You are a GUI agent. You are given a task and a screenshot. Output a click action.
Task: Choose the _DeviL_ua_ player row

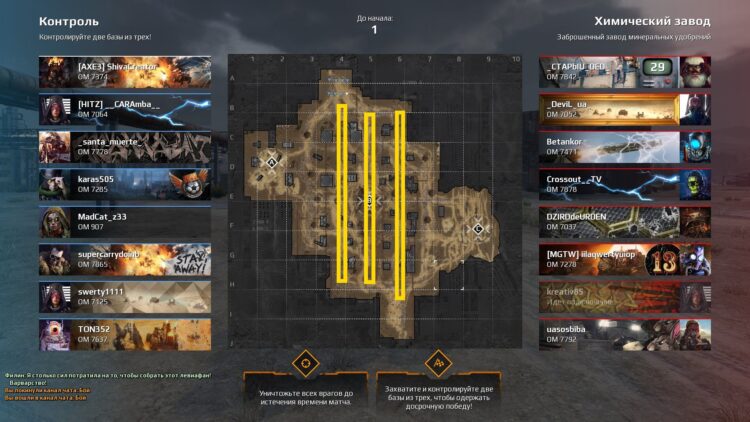pyautogui.click(x=624, y=109)
